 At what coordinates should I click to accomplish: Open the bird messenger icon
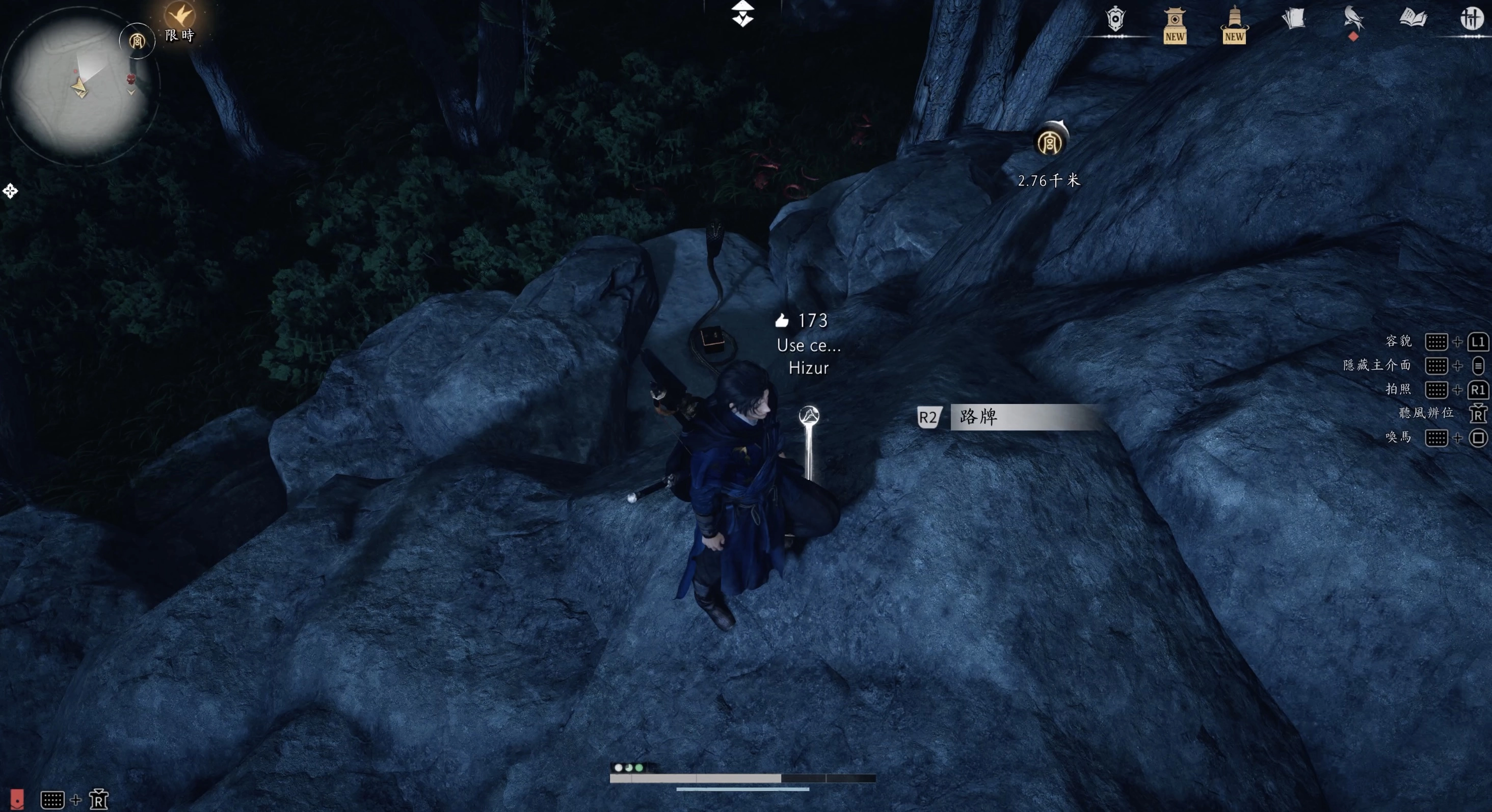tap(1353, 18)
